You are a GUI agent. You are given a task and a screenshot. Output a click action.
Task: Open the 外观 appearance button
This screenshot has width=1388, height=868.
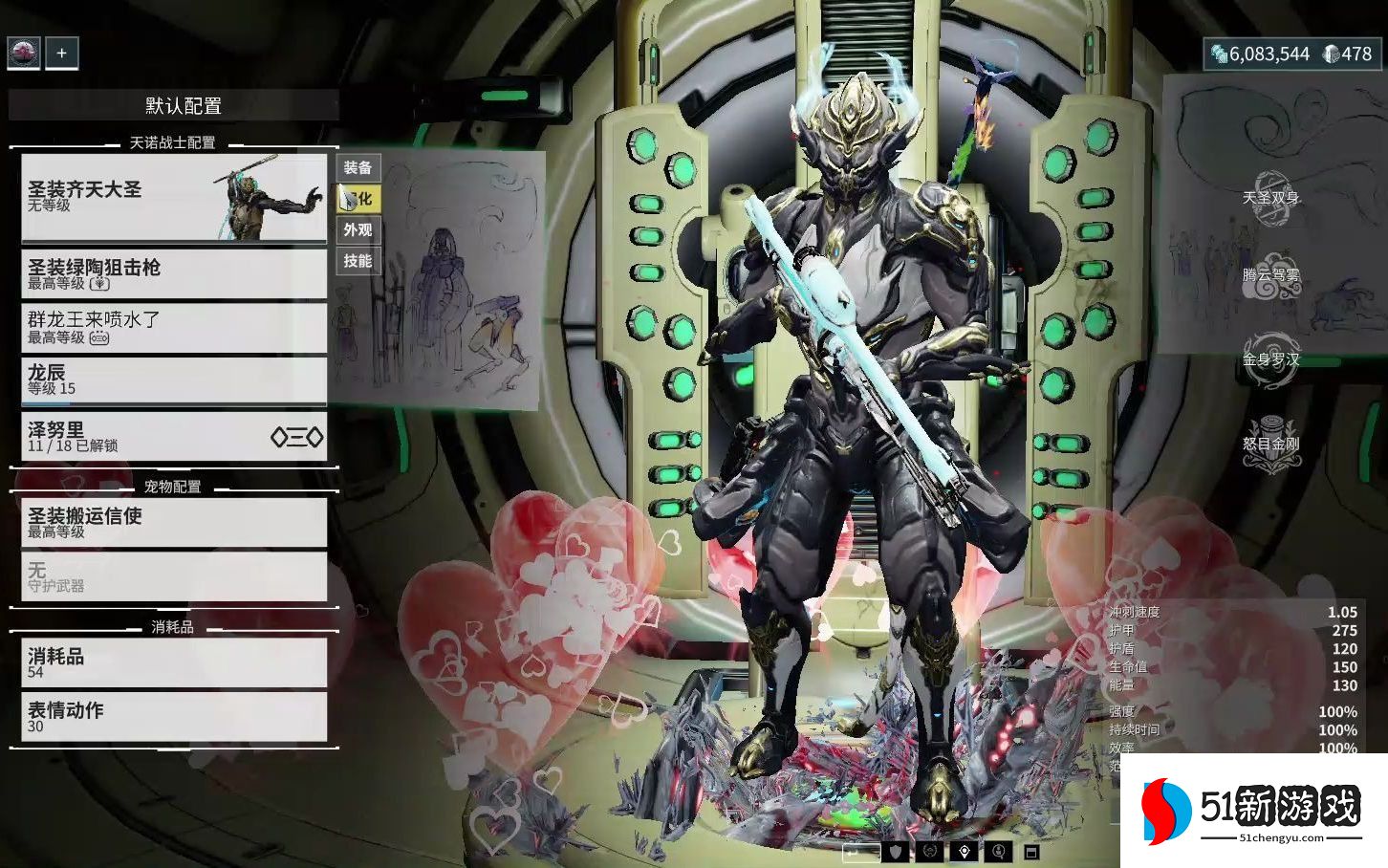358,230
